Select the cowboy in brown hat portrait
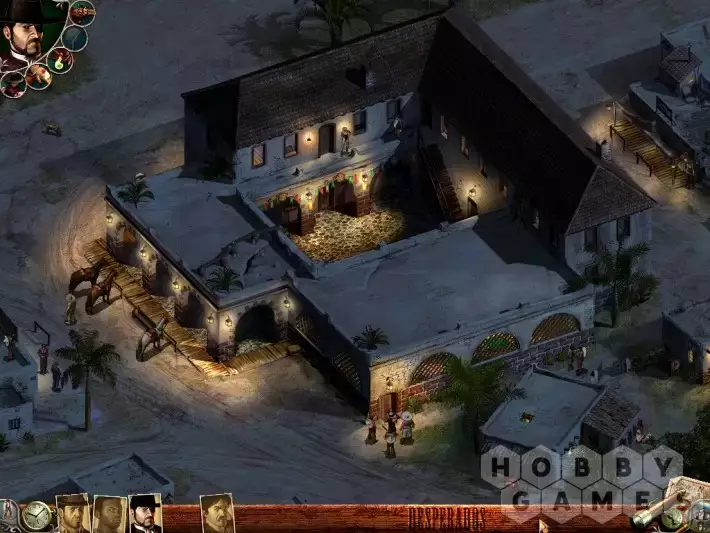The width and height of the screenshot is (710, 533). [73, 514]
